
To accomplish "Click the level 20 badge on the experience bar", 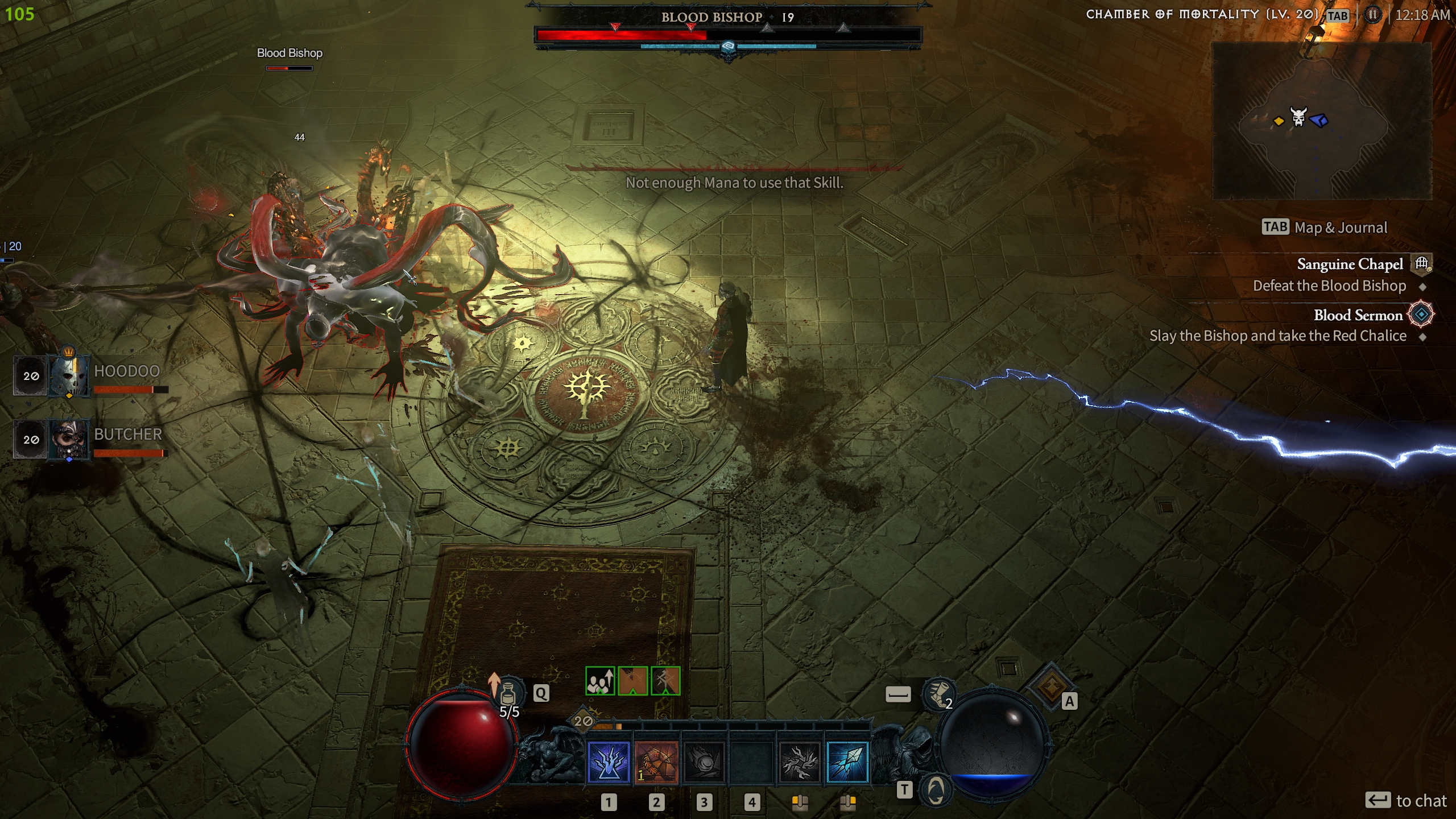I will click(583, 721).
